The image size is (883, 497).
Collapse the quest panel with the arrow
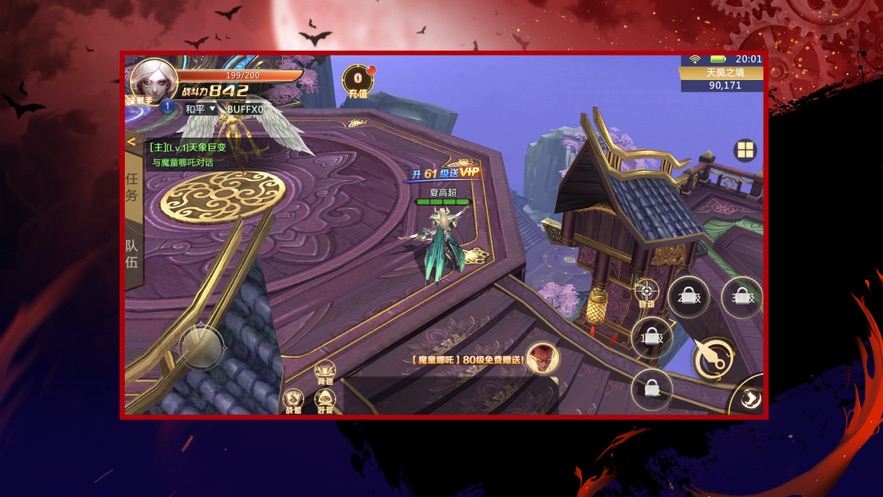[131, 143]
